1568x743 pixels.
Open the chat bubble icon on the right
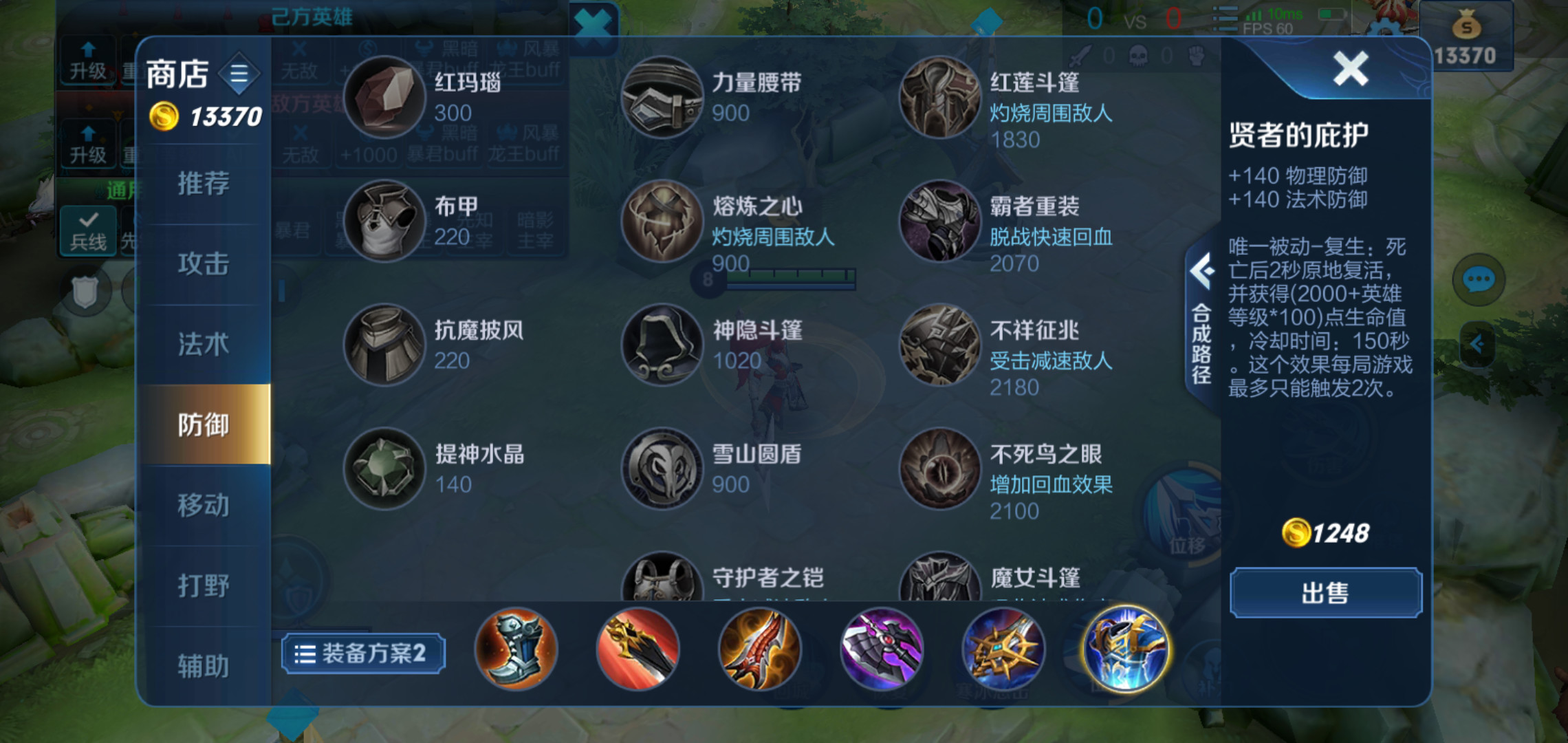1478,279
